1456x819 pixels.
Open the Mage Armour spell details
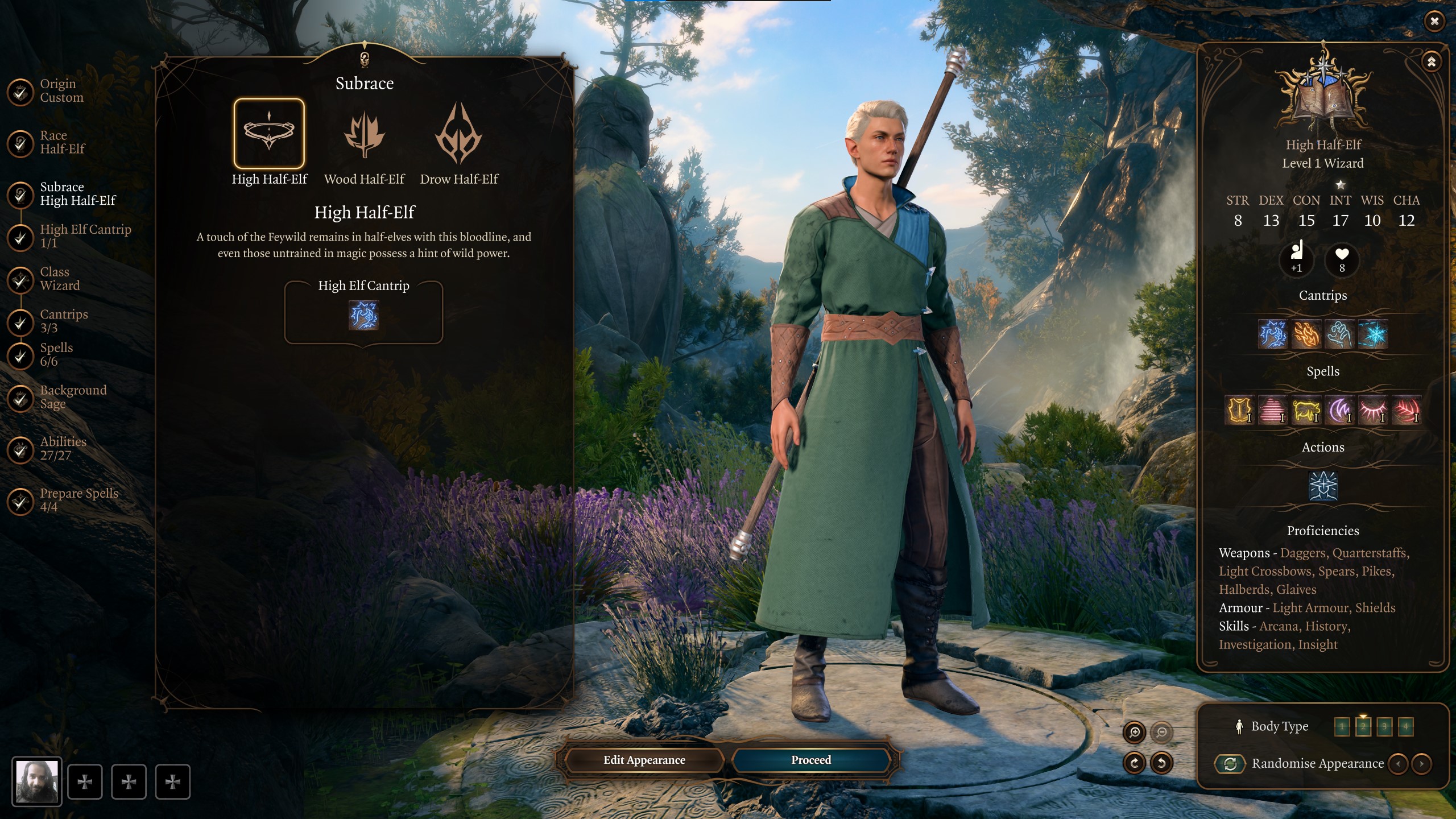1240,411
